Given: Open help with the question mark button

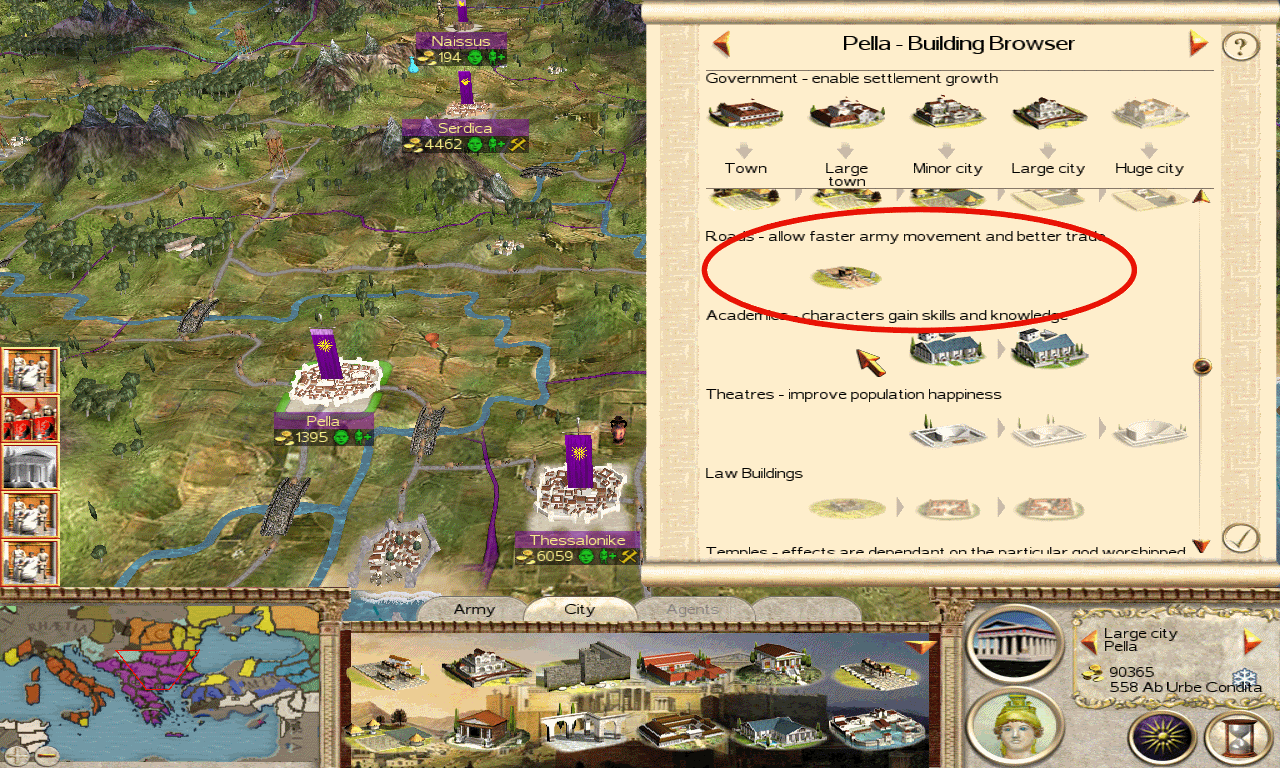Looking at the screenshot, I should [x=1240, y=46].
